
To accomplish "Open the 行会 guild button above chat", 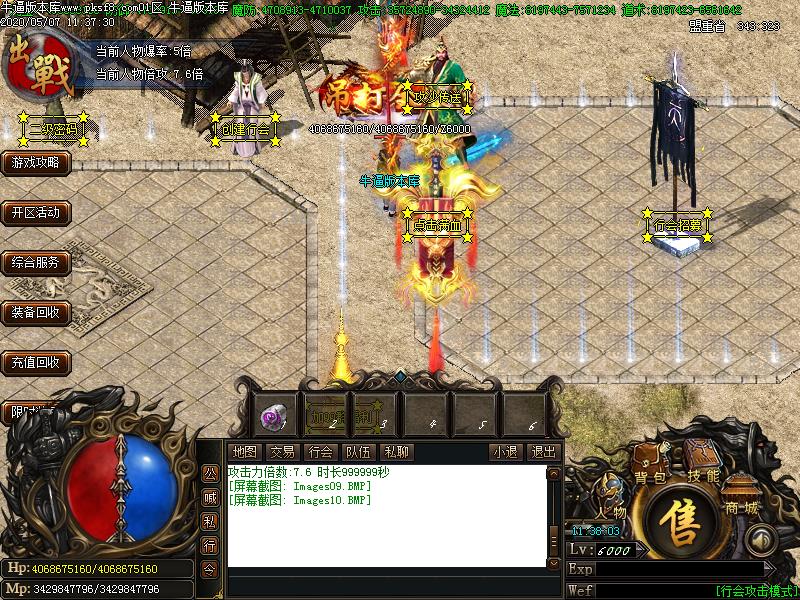I will (x=320, y=452).
